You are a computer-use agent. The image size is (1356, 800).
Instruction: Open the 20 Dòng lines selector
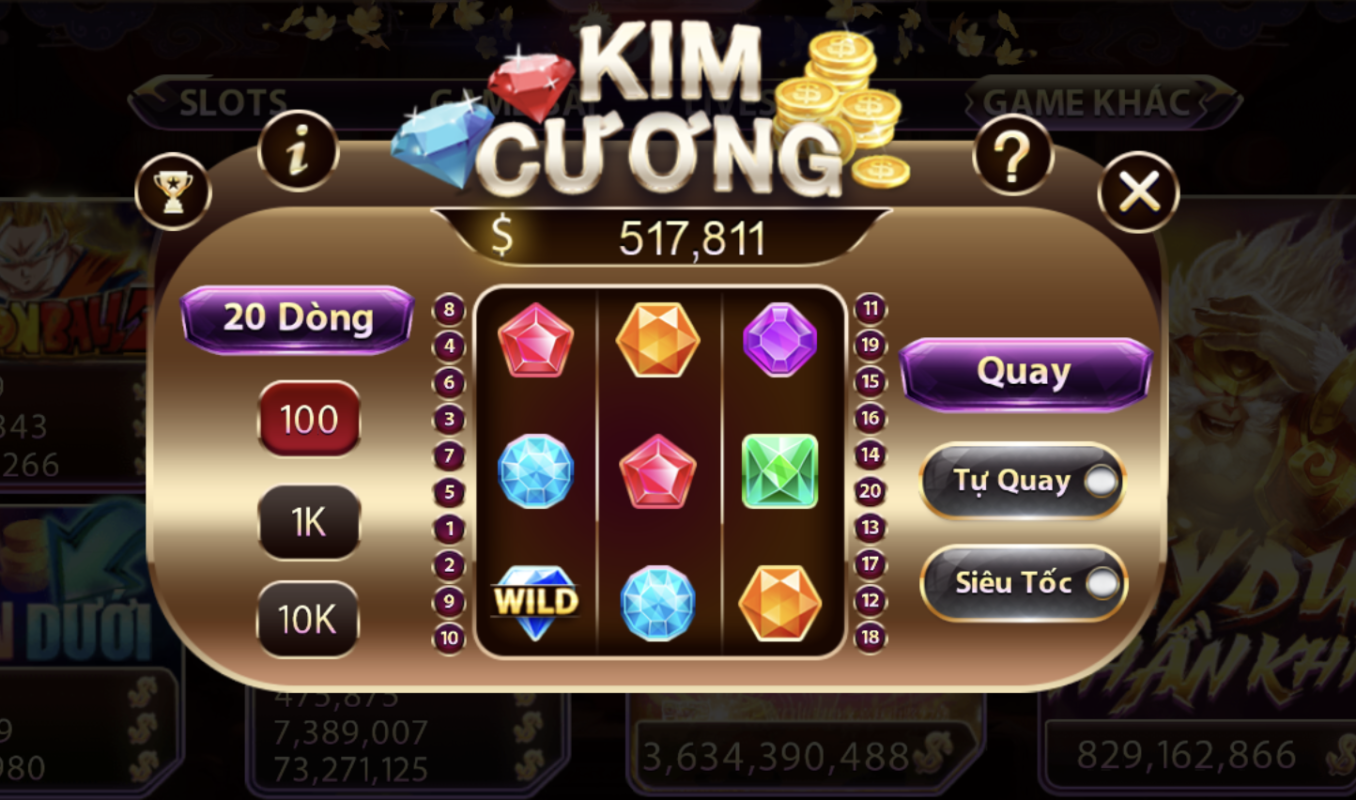[295, 317]
